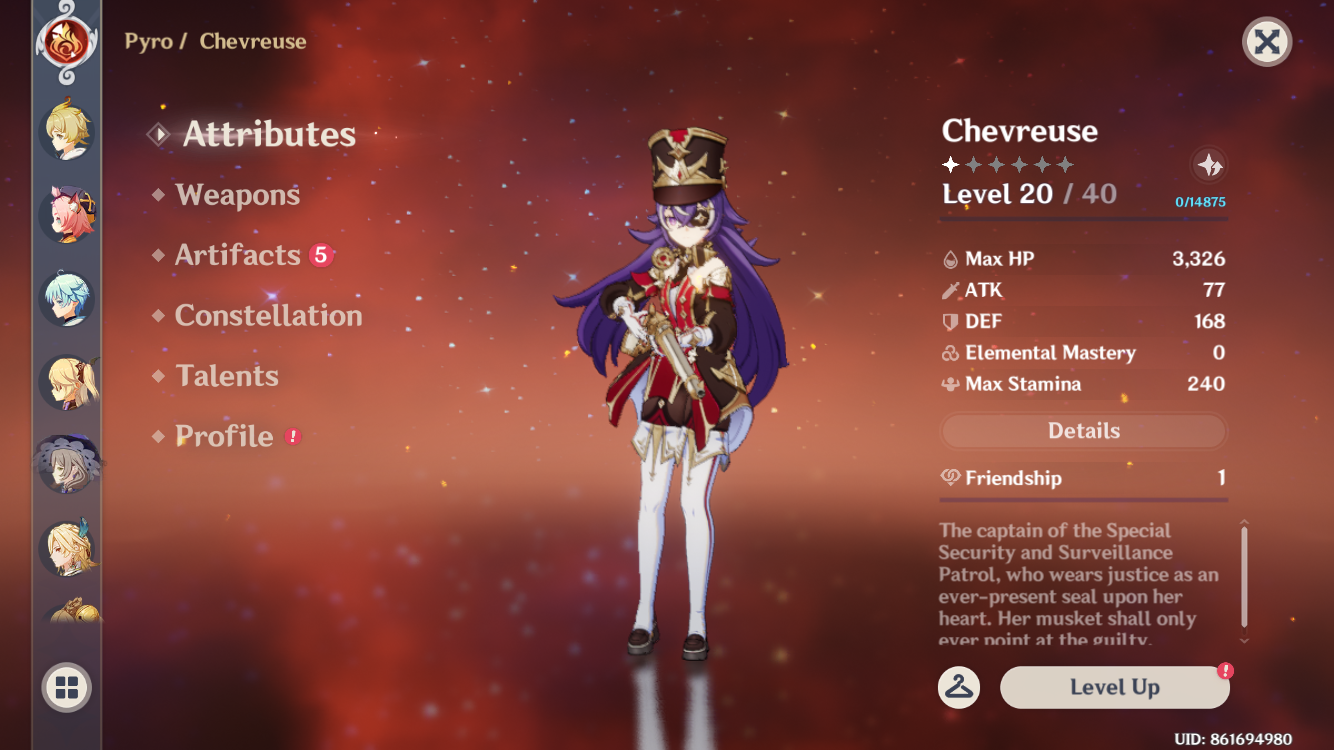This screenshot has width=1334, height=750.
Task: Open the Constellation section
Action: pos(268,315)
